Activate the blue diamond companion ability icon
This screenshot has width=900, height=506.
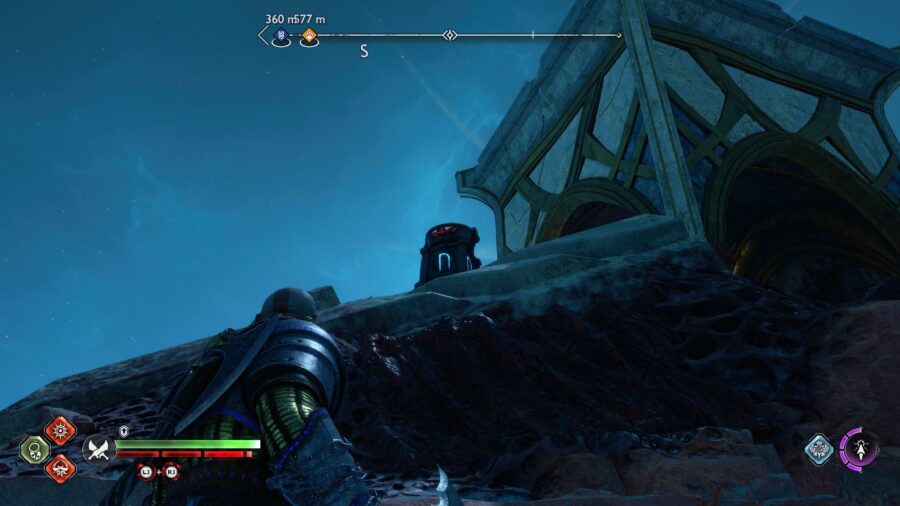coord(818,449)
